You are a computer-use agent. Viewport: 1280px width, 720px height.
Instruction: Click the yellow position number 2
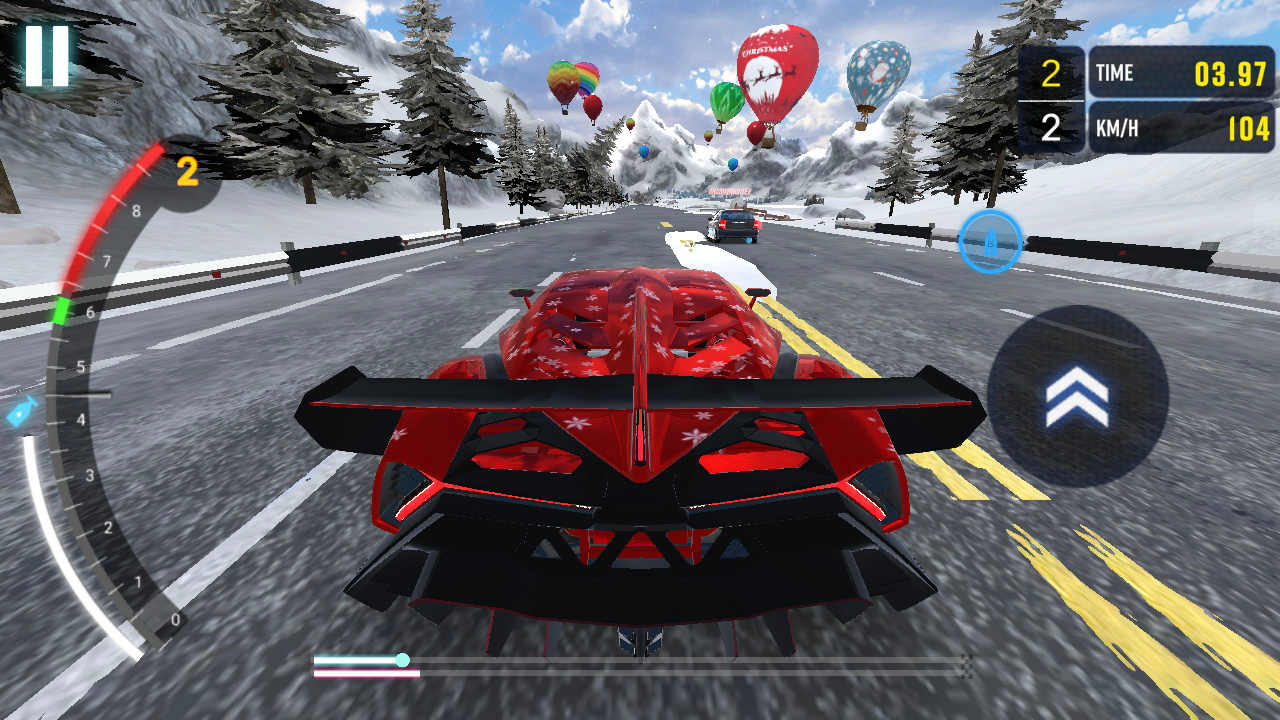point(1049,70)
